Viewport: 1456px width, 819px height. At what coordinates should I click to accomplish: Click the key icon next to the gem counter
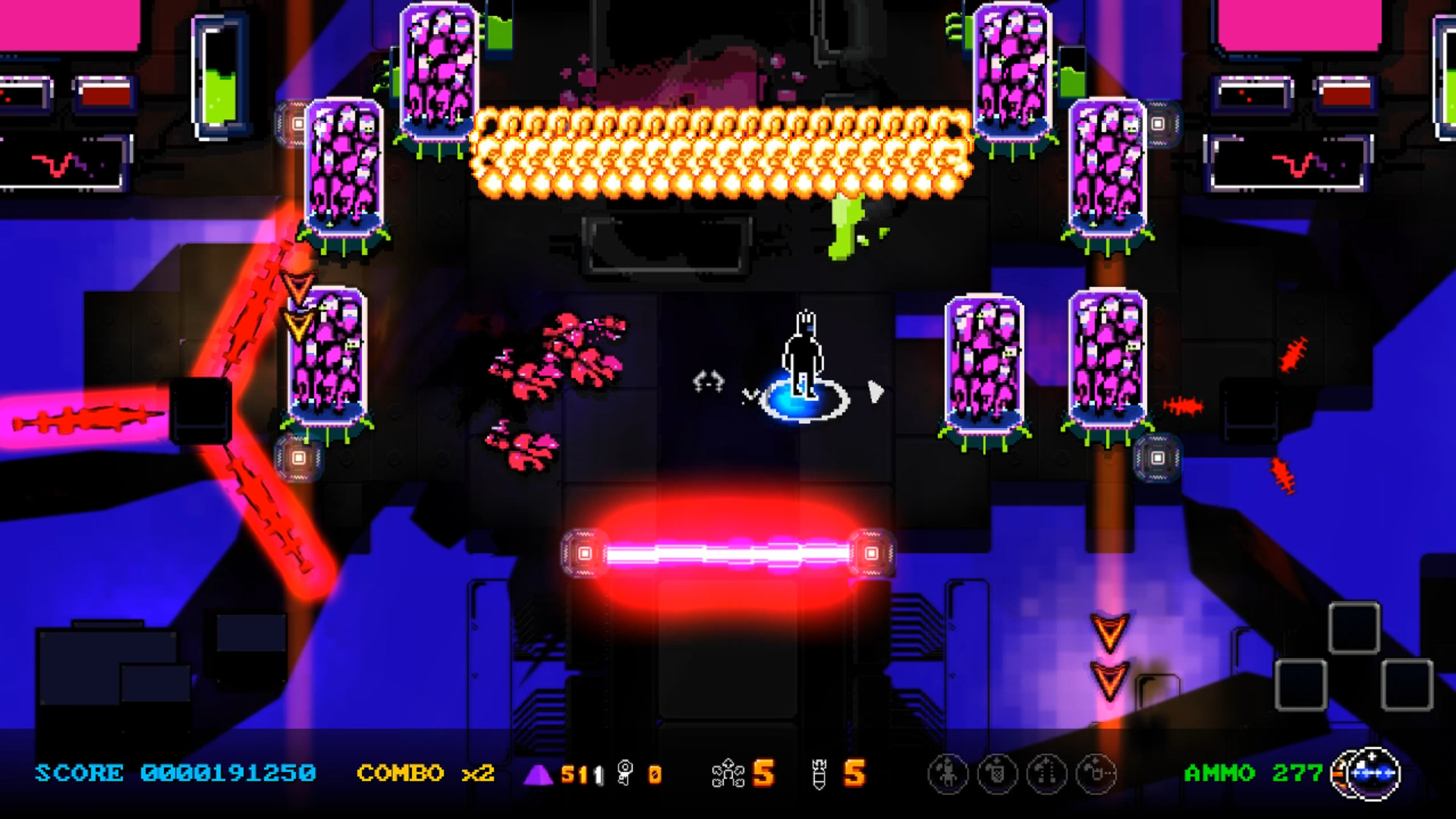click(624, 773)
